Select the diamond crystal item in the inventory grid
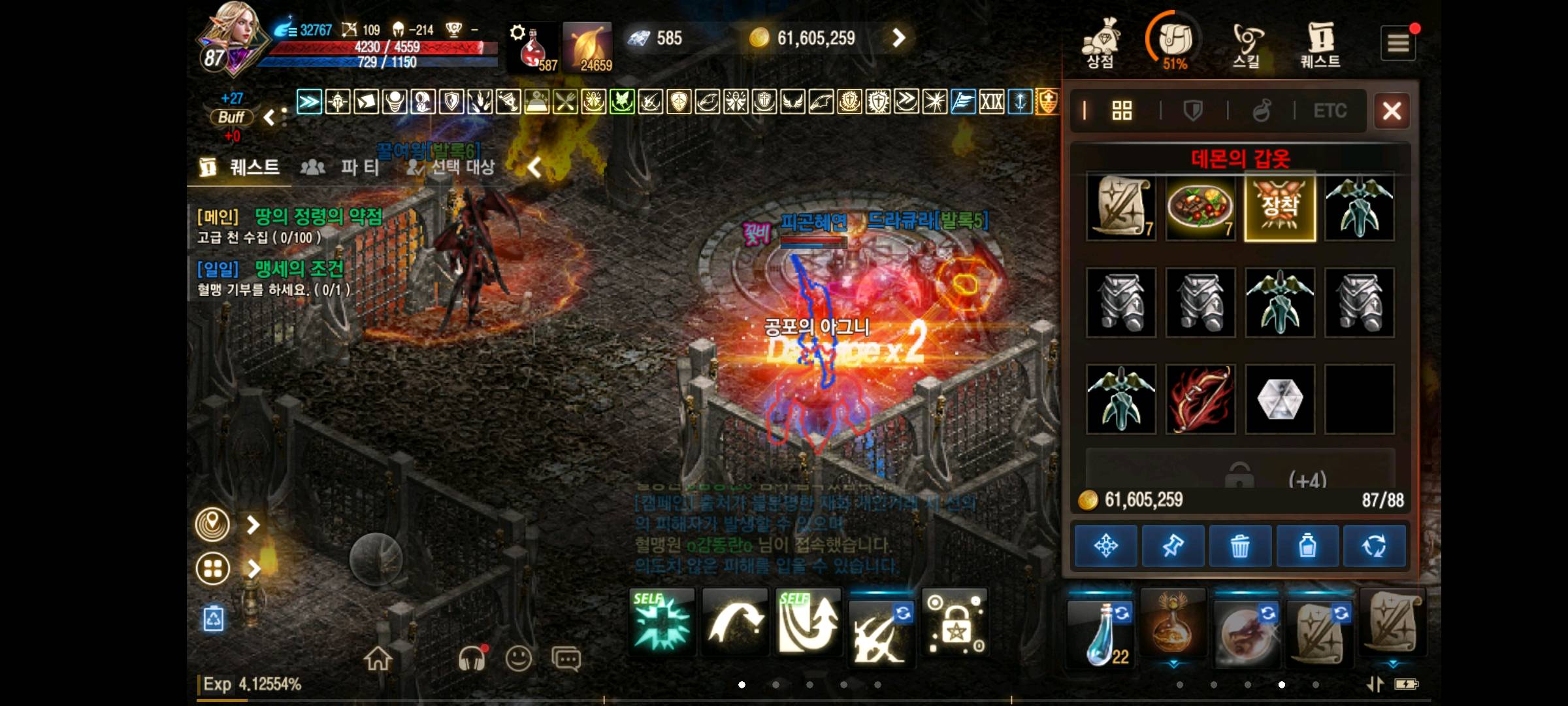Screen dimensions: 1568x706 click(x=1279, y=399)
